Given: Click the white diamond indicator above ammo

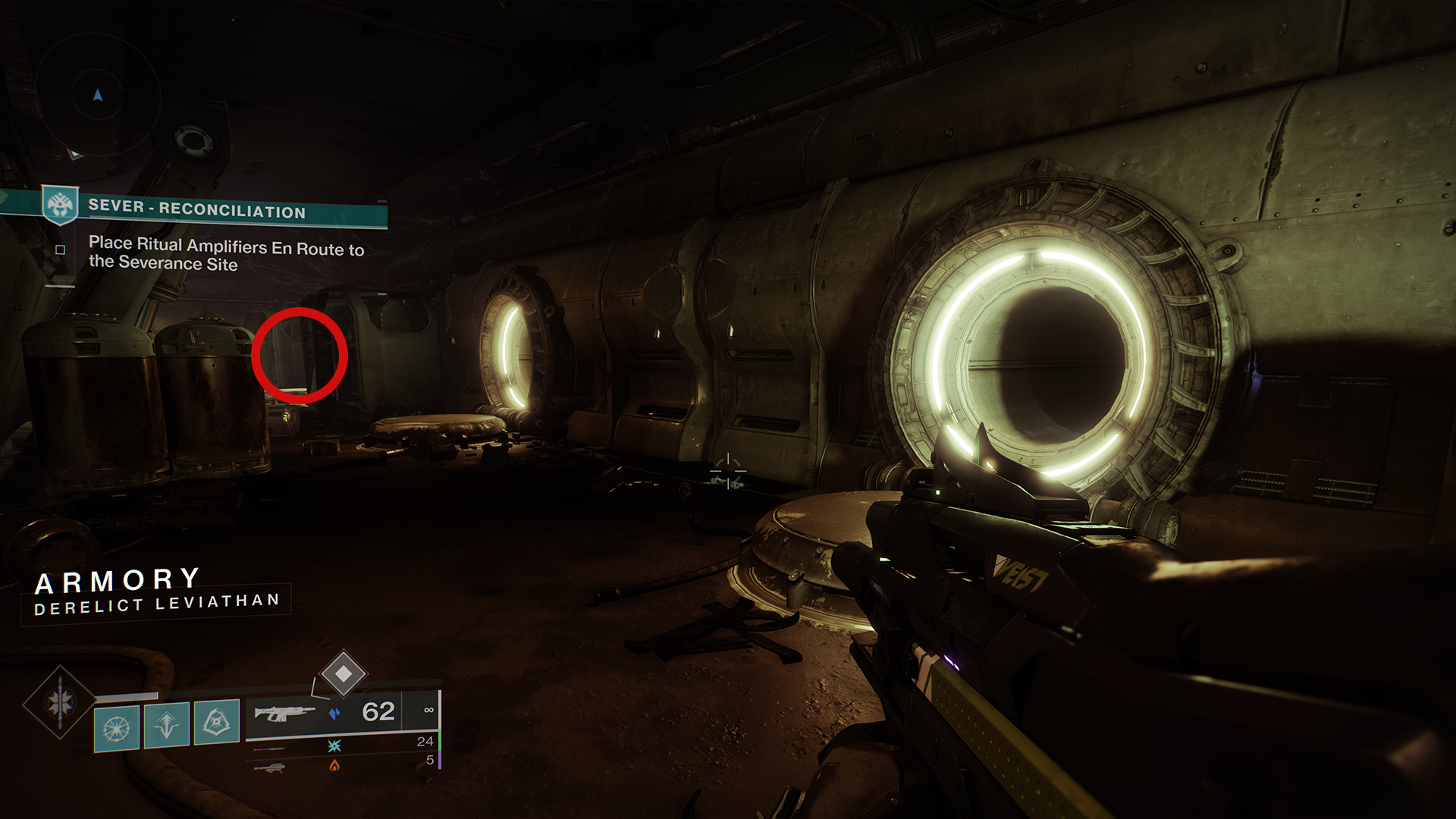Looking at the screenshot, I should click(343, 673).
